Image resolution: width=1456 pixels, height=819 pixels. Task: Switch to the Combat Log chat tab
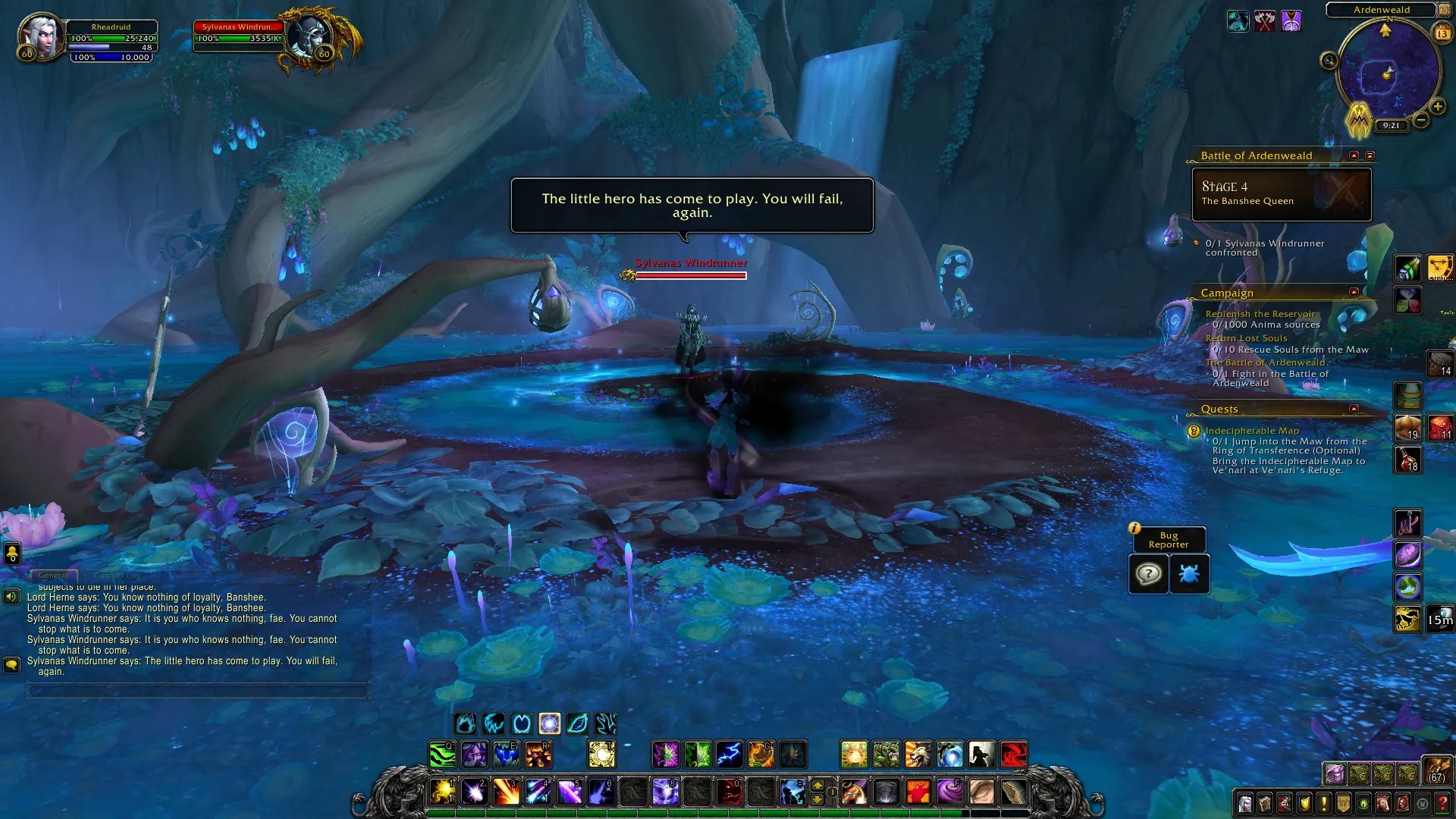coord(118,576)
